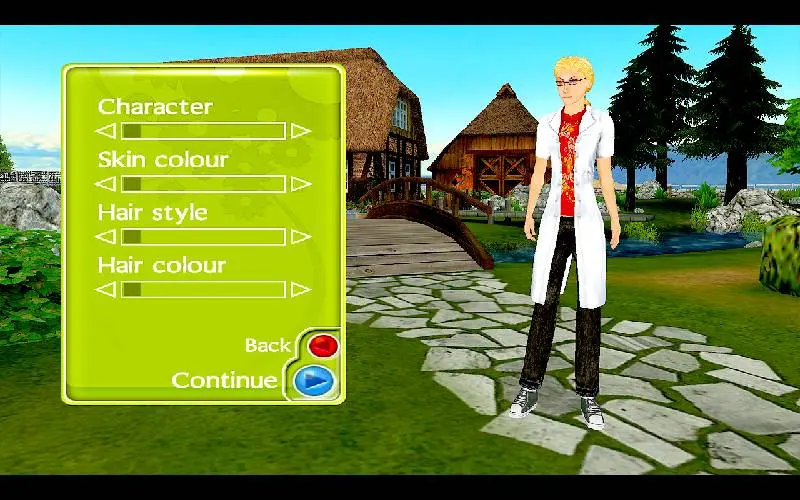Pick previous Hair colour option

click(x=106, y=290)
